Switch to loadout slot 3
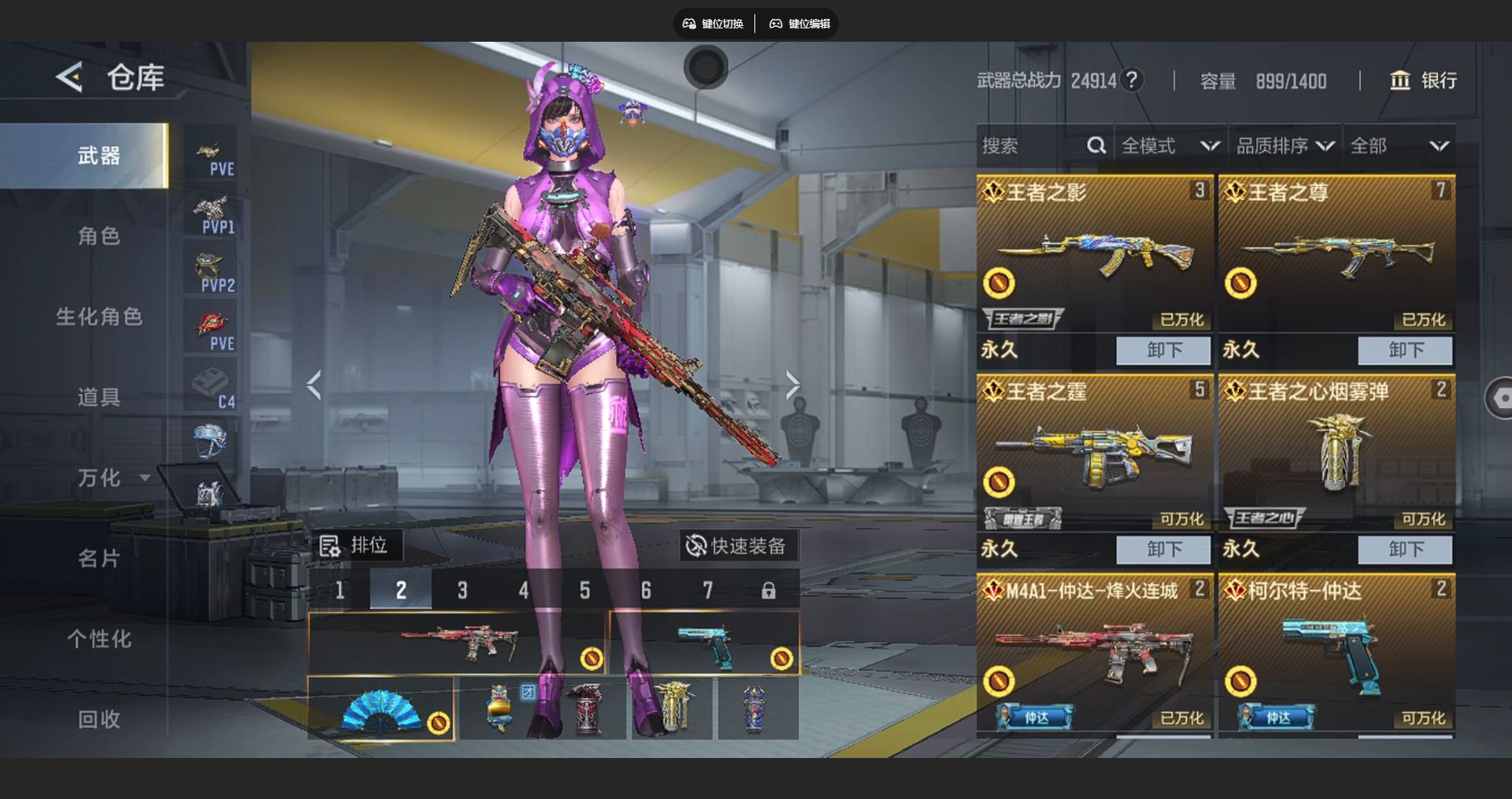 click(462, 590)
